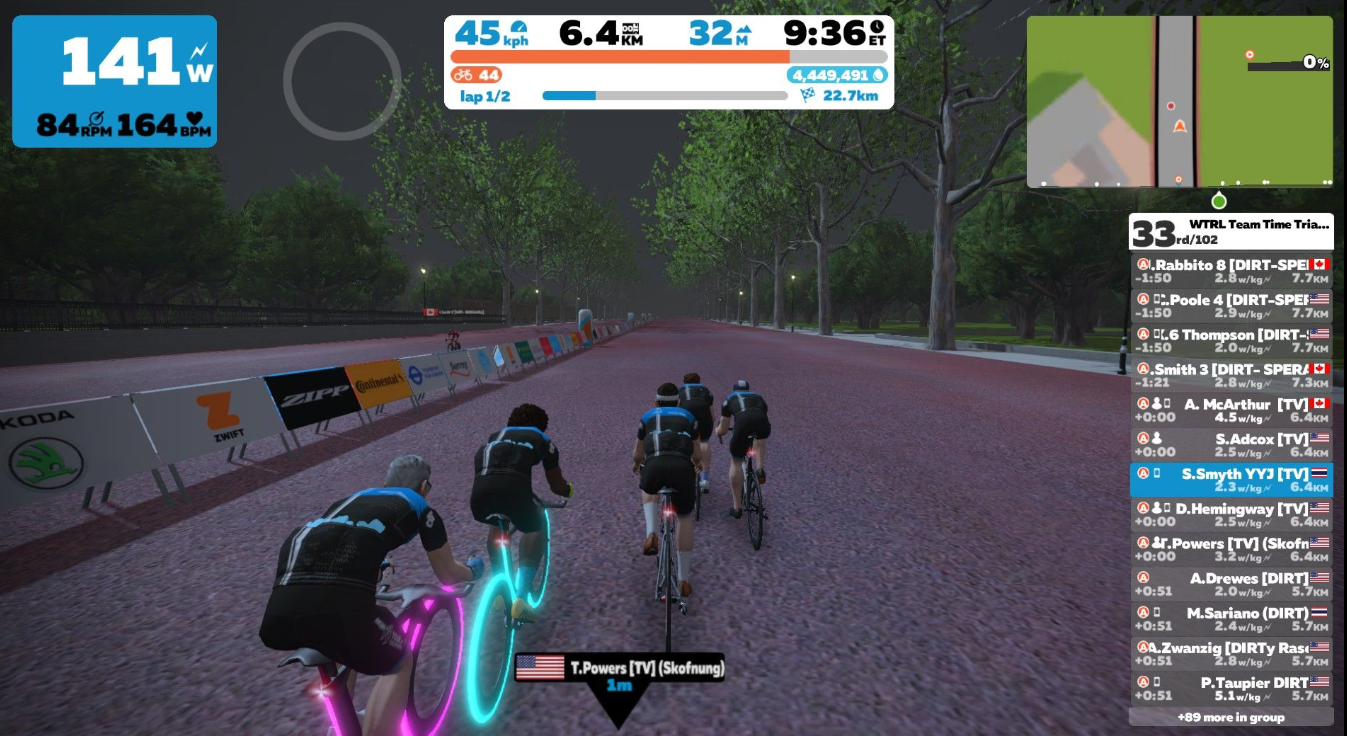View rider A. McArthur from the list

(1231, 410)
